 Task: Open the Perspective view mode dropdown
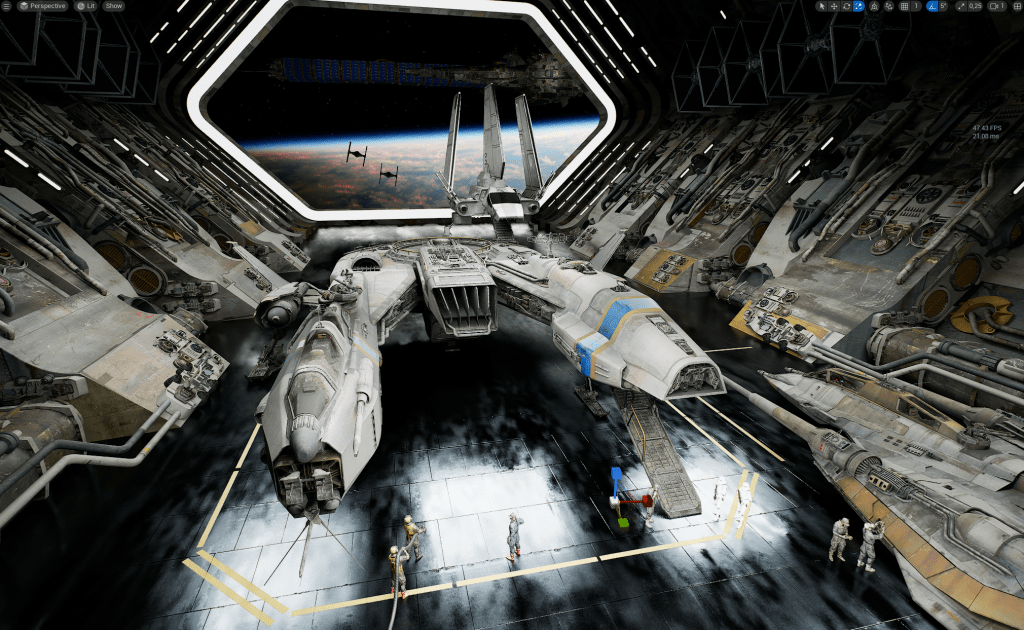tap(43, 6)
